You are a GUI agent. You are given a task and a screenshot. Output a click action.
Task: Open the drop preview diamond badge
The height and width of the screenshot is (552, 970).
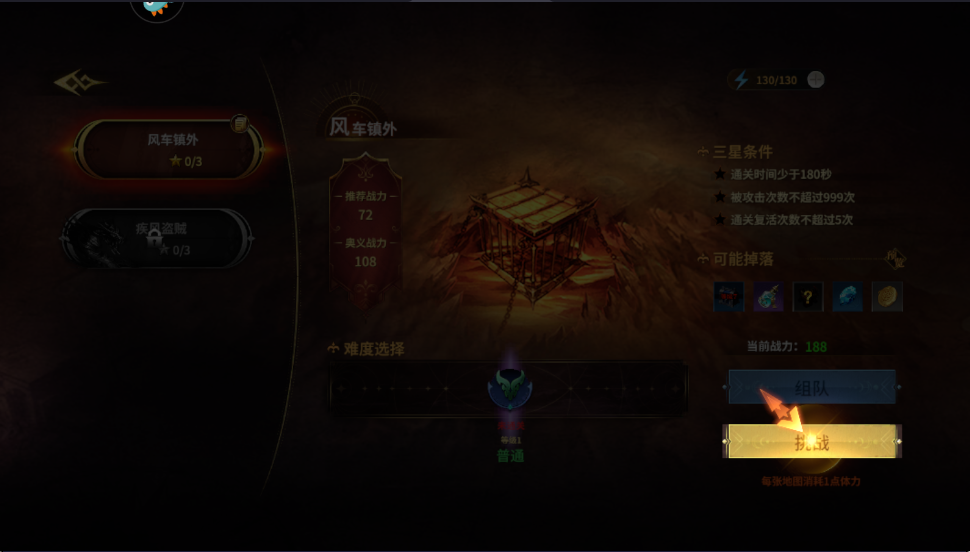tap(896, 259)
